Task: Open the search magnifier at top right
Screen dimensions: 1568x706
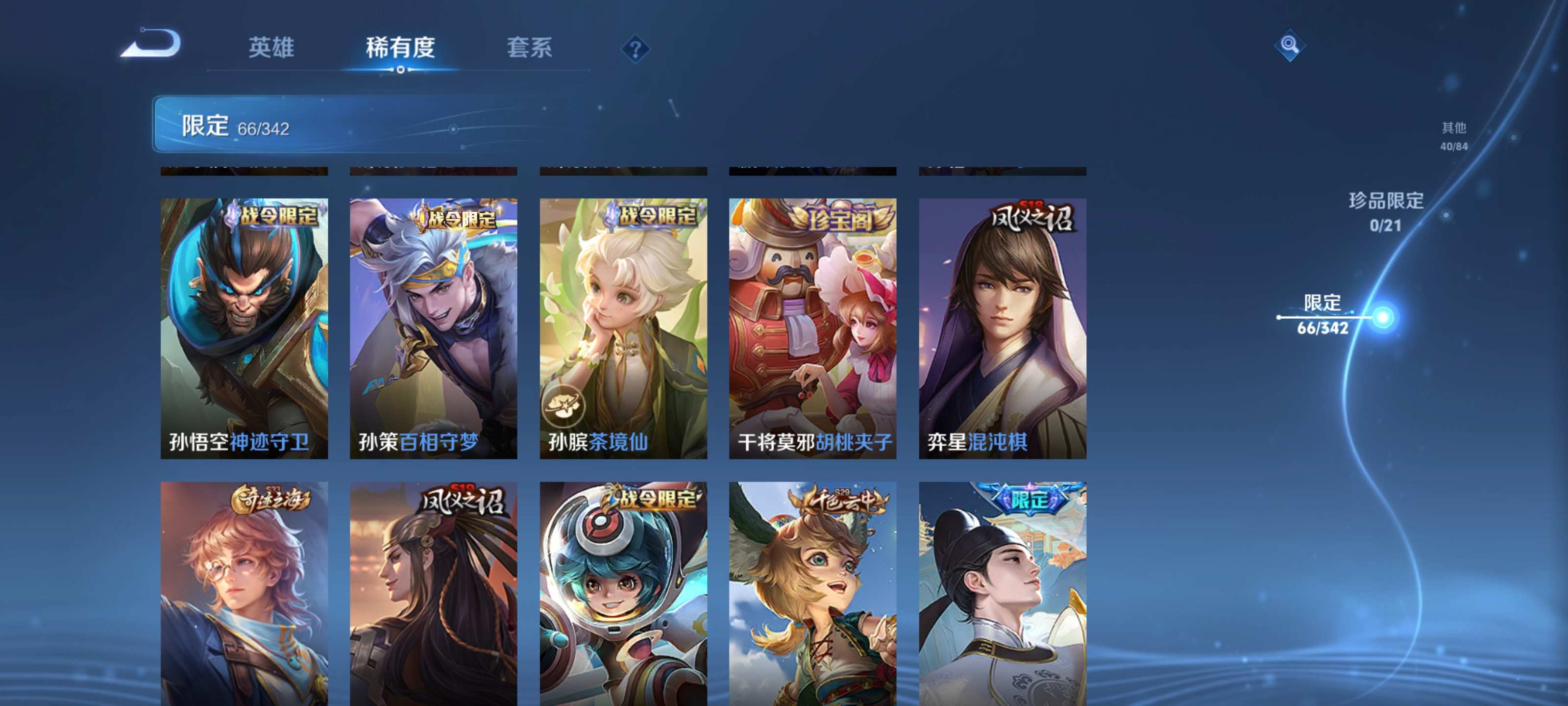Action: pos(1289,46)
